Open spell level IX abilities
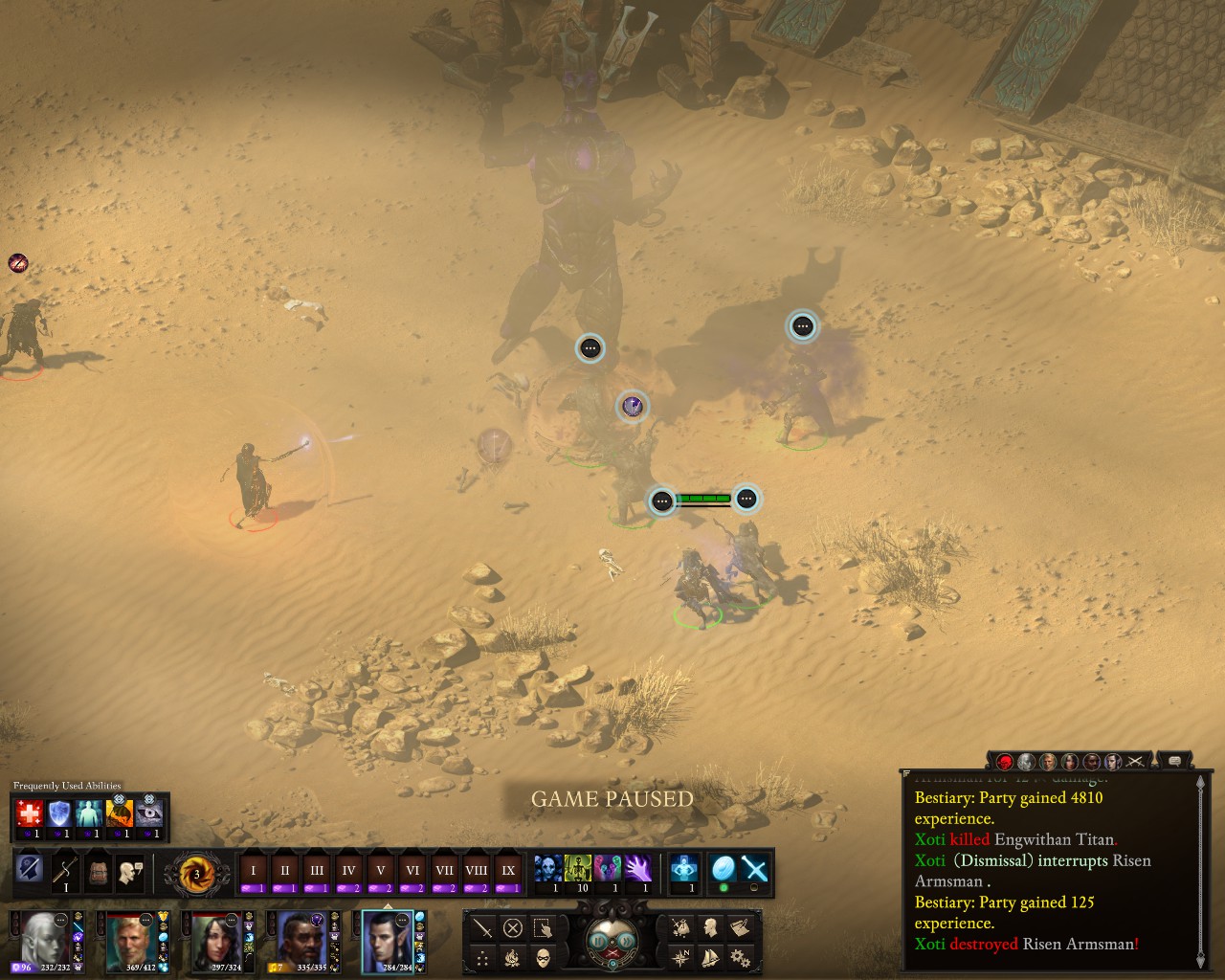The width and height of the screenshot is (1225, 980). [x=508, y=872]
